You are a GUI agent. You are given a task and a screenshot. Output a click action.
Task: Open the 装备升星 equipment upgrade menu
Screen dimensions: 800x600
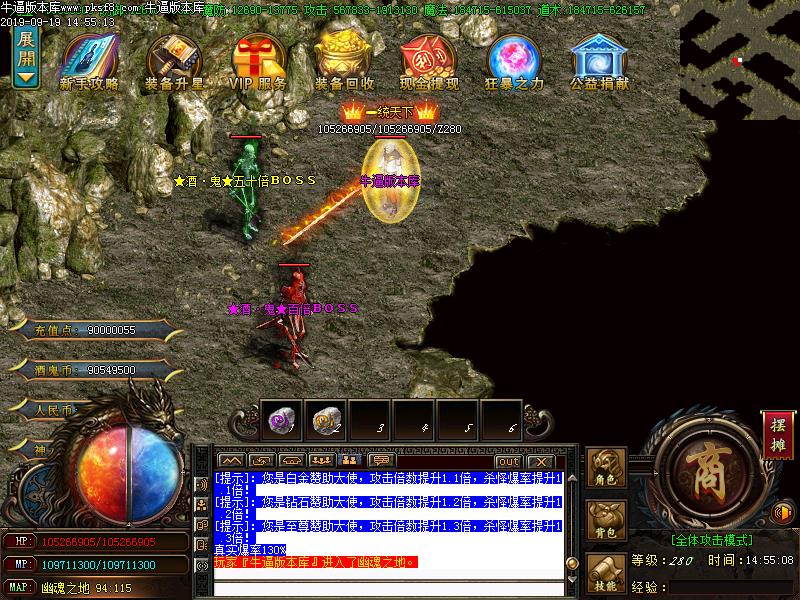175,62
